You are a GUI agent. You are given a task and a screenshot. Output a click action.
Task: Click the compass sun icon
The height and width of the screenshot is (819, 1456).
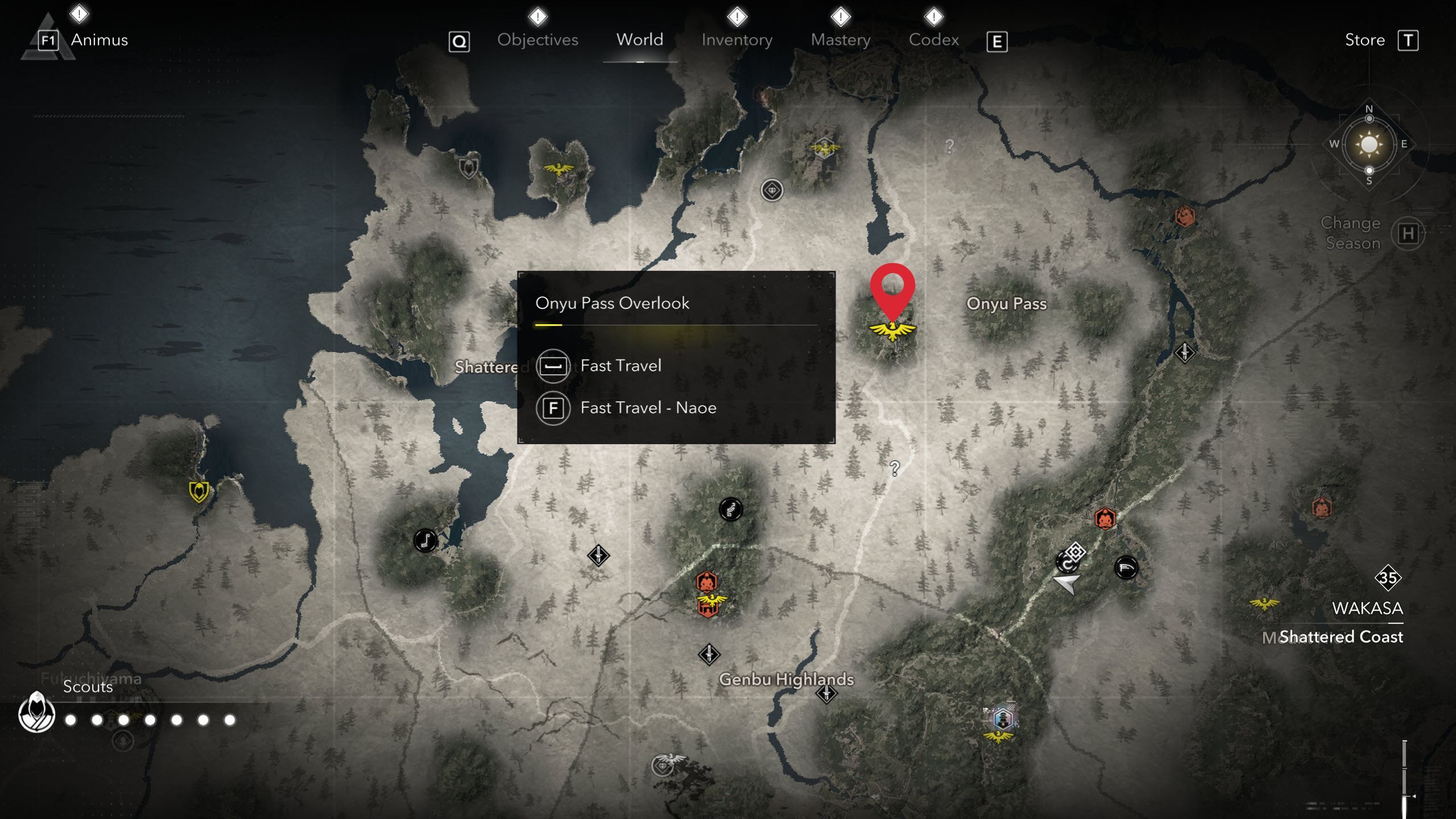tap(1369, 144)
